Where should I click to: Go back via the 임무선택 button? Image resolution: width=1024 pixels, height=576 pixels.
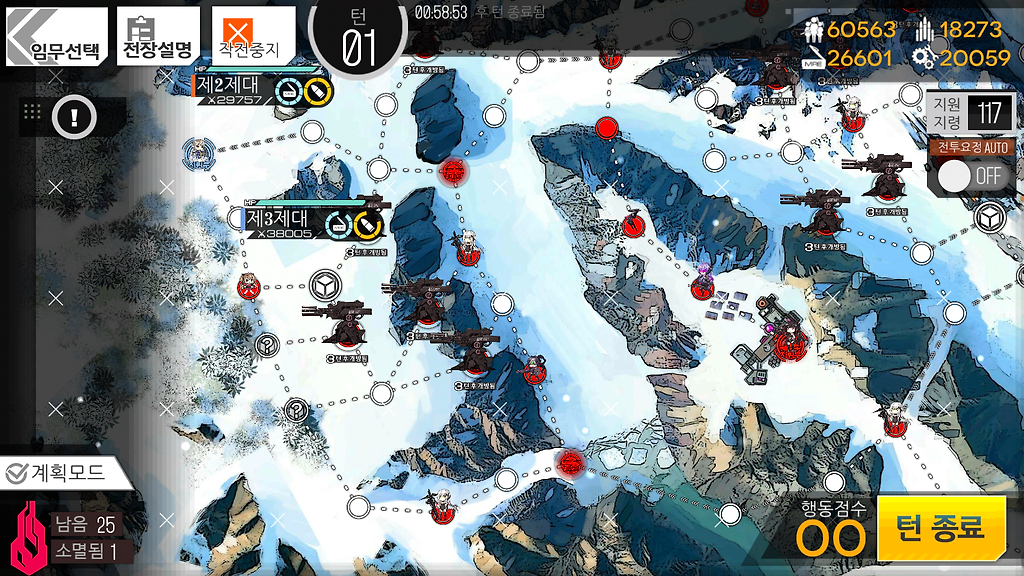[57, 38]
